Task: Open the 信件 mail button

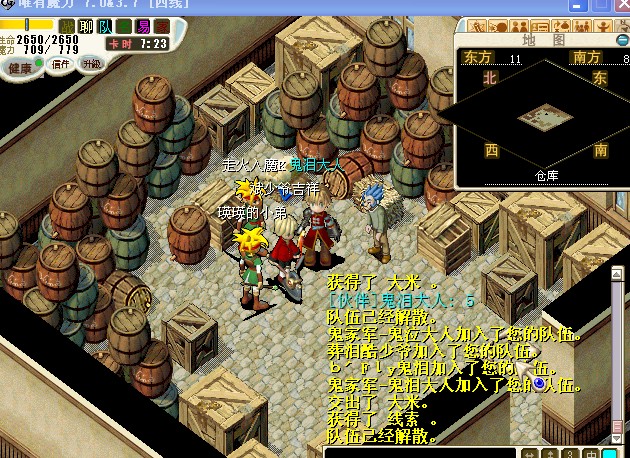Action: [x=60, y=65]
